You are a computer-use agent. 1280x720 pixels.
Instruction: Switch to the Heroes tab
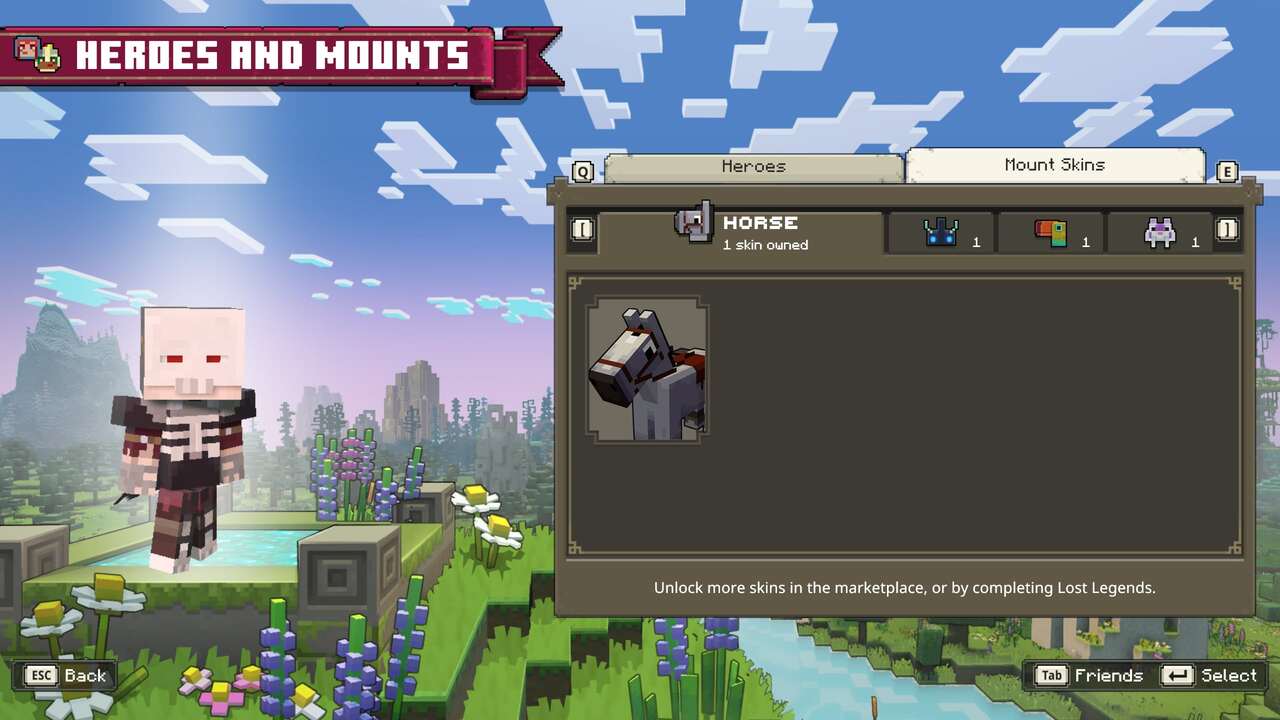(x=753, y=166)
